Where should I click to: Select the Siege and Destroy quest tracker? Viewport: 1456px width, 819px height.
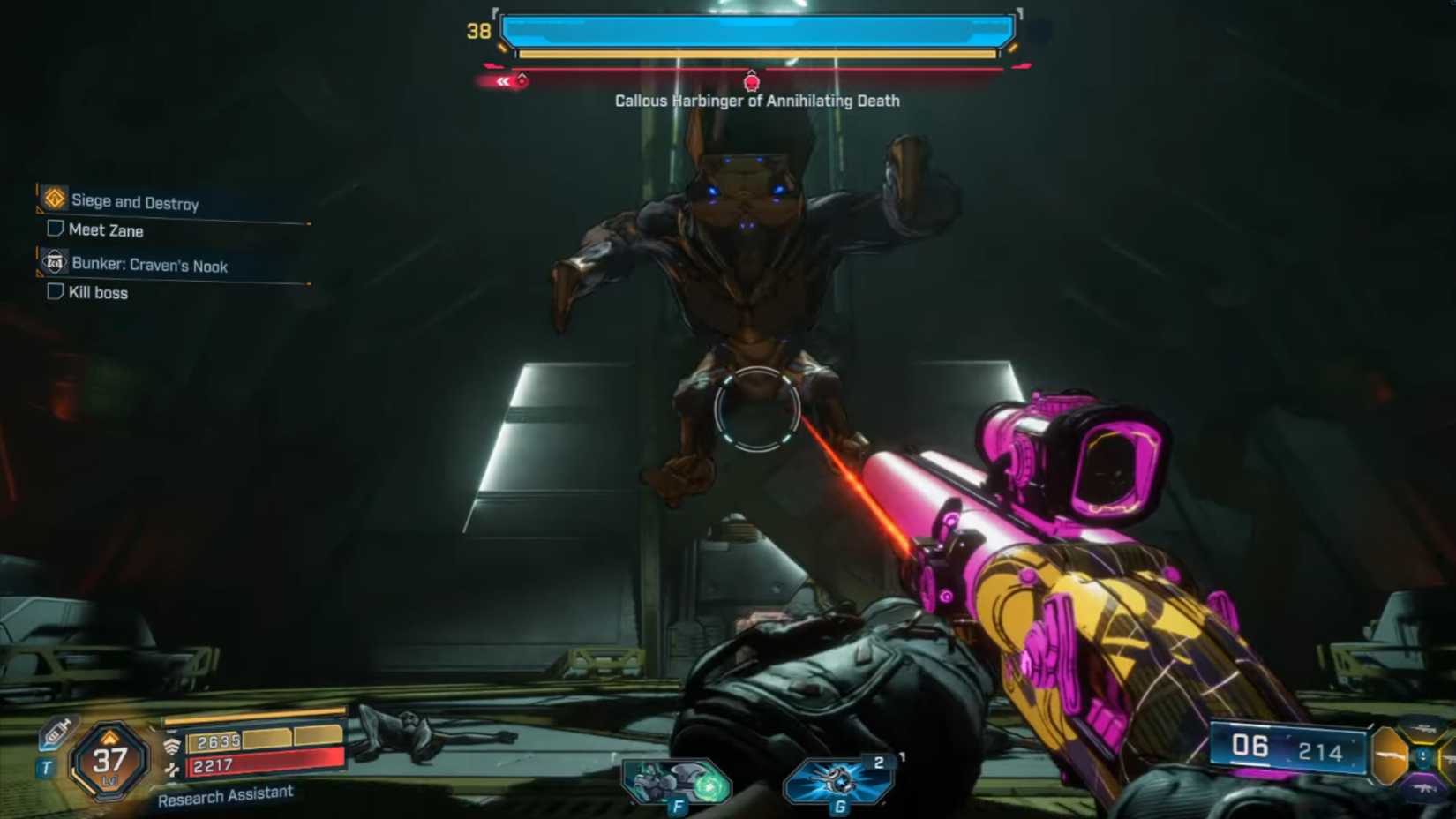pyautogui.click(x=134, y=202)
